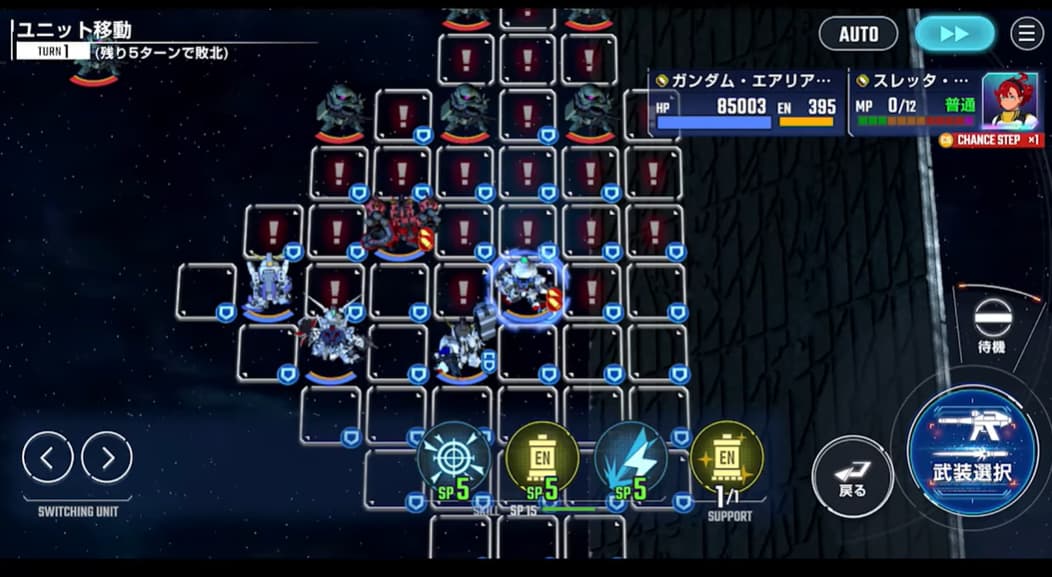Use the EN canister skill costing SP 5
Image resolution: width=1052 pixels, height=577 pixels.
pos(541,459)
